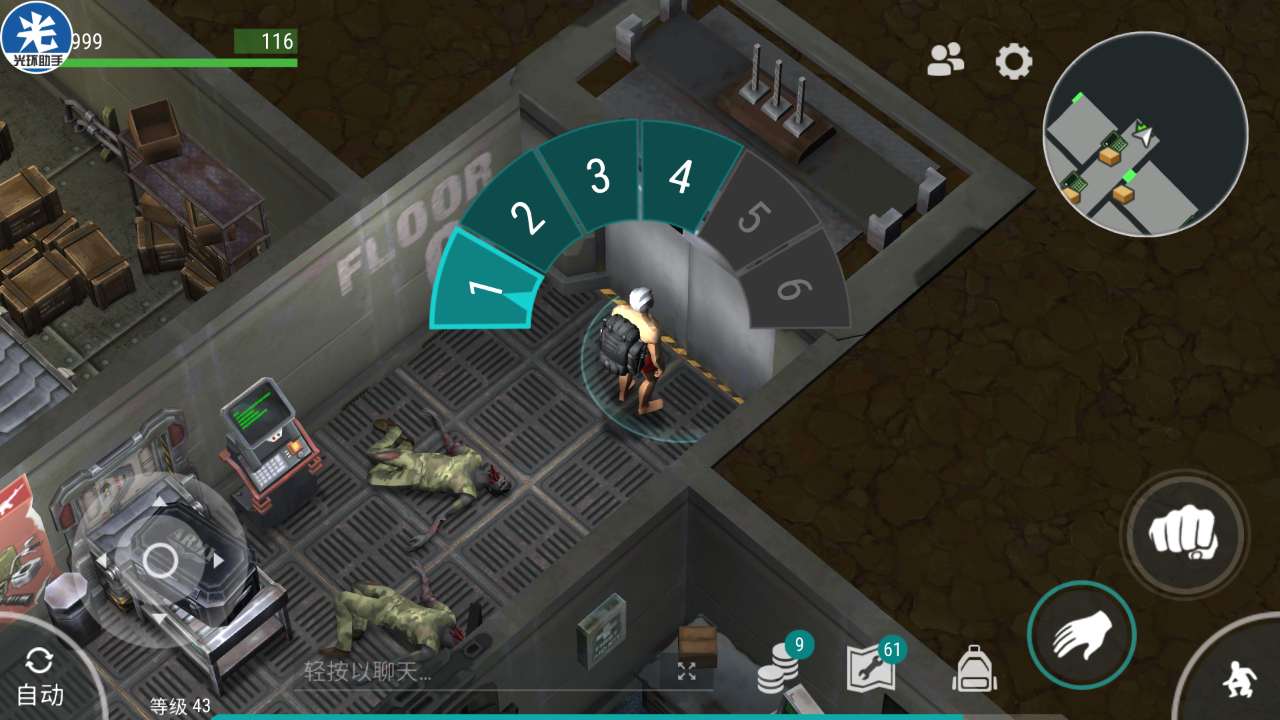Open the blueprint crafting icon with 61 badge

tap(872, 667)
